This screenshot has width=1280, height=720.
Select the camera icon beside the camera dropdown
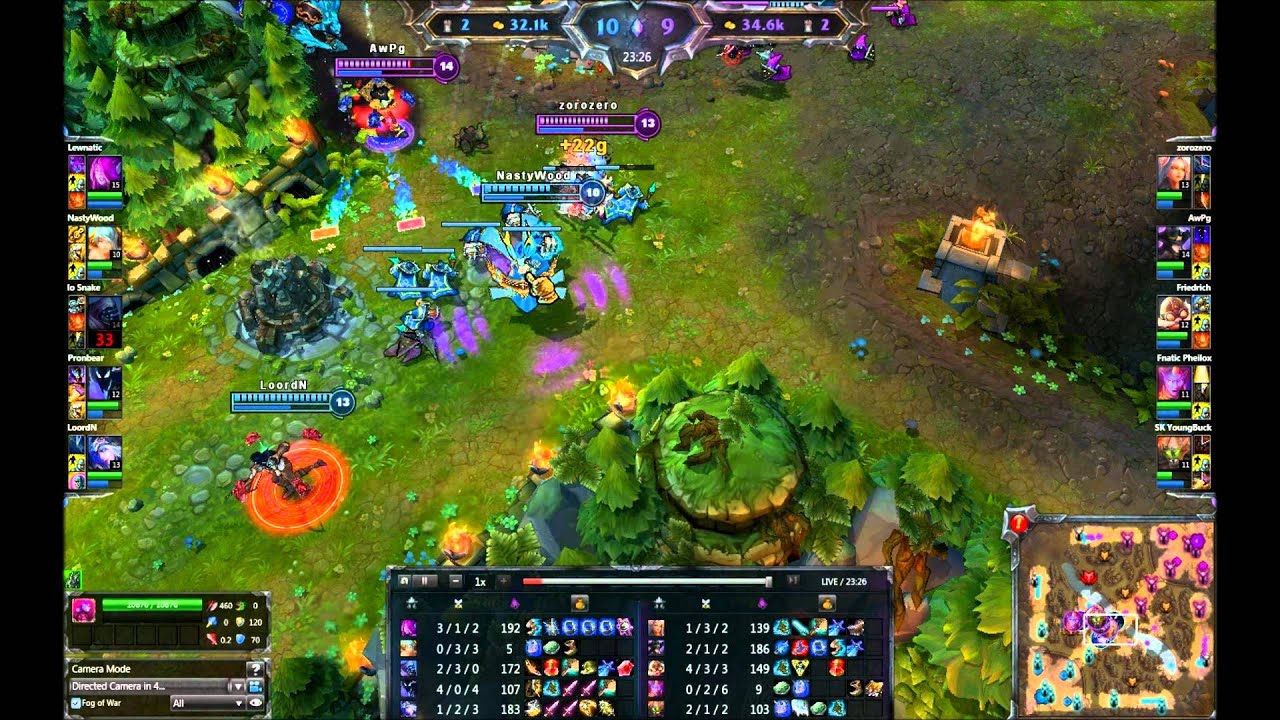(x=256, y=687)
